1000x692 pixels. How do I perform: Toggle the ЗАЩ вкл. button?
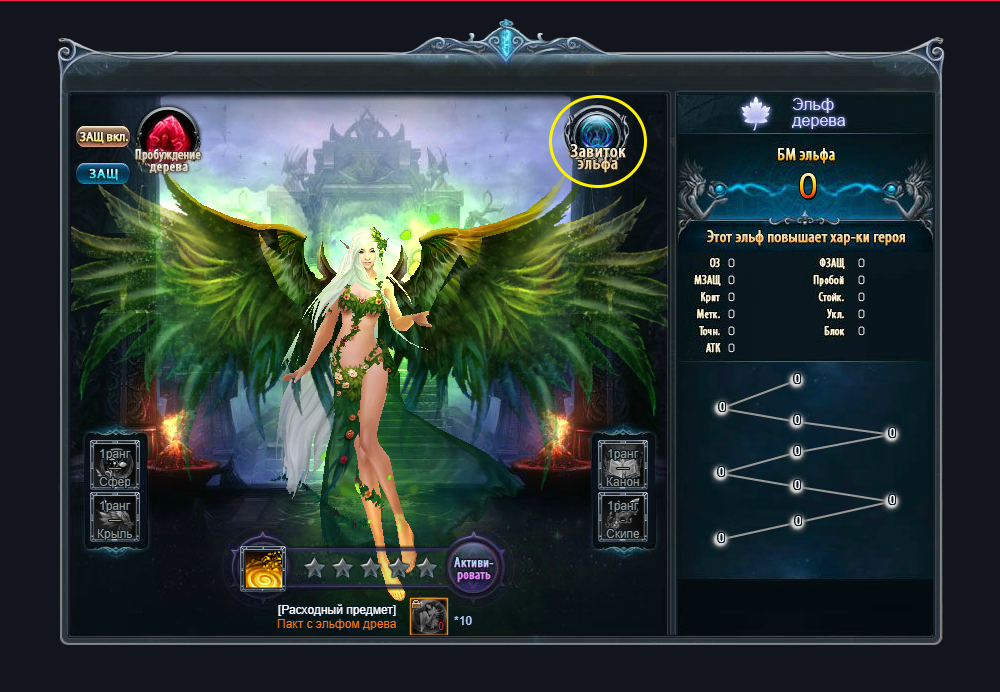104,136
